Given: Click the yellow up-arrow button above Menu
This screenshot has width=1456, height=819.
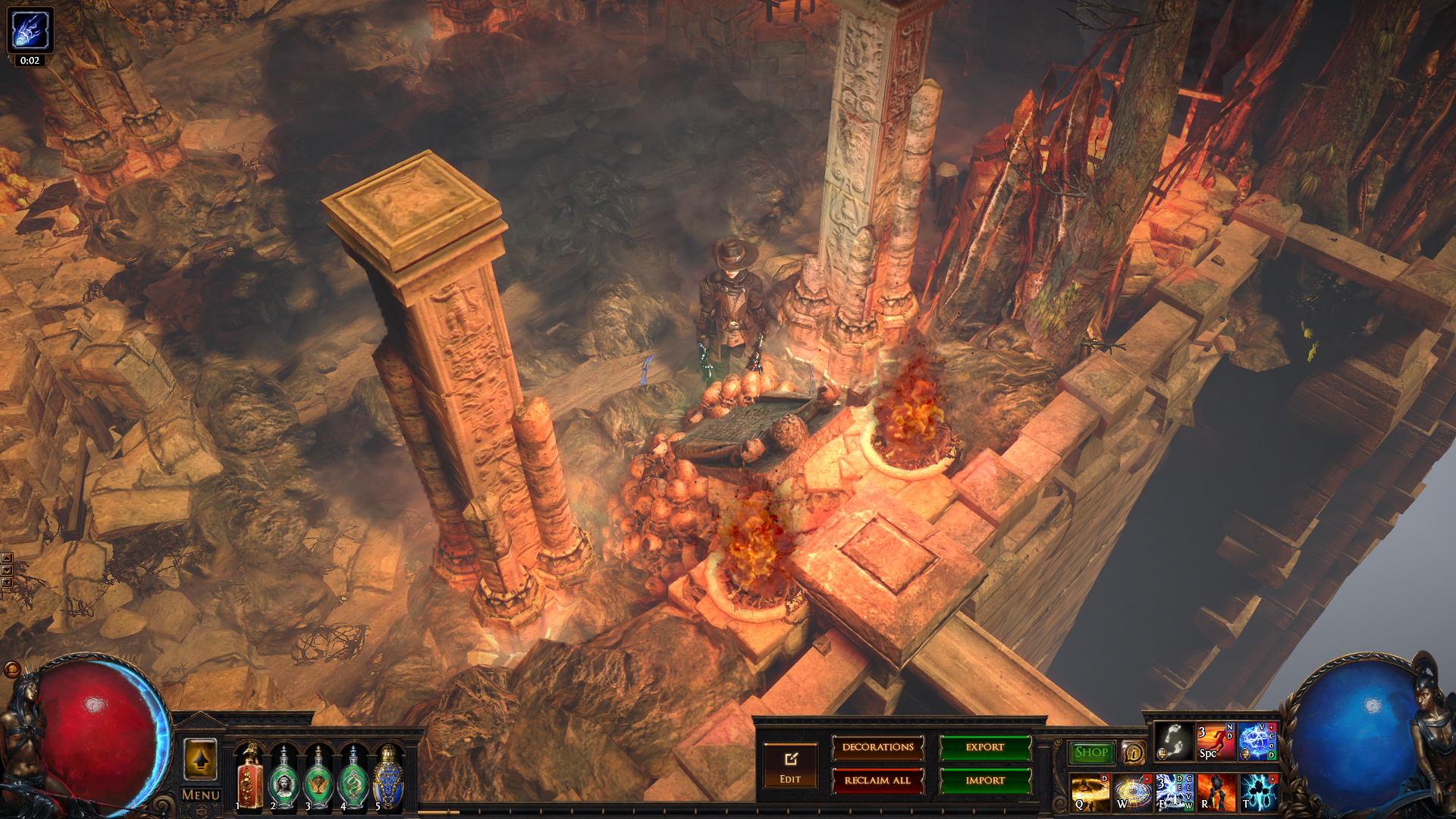Looking at the screenshot, I should pyautogui.click(x=200, y=759).
